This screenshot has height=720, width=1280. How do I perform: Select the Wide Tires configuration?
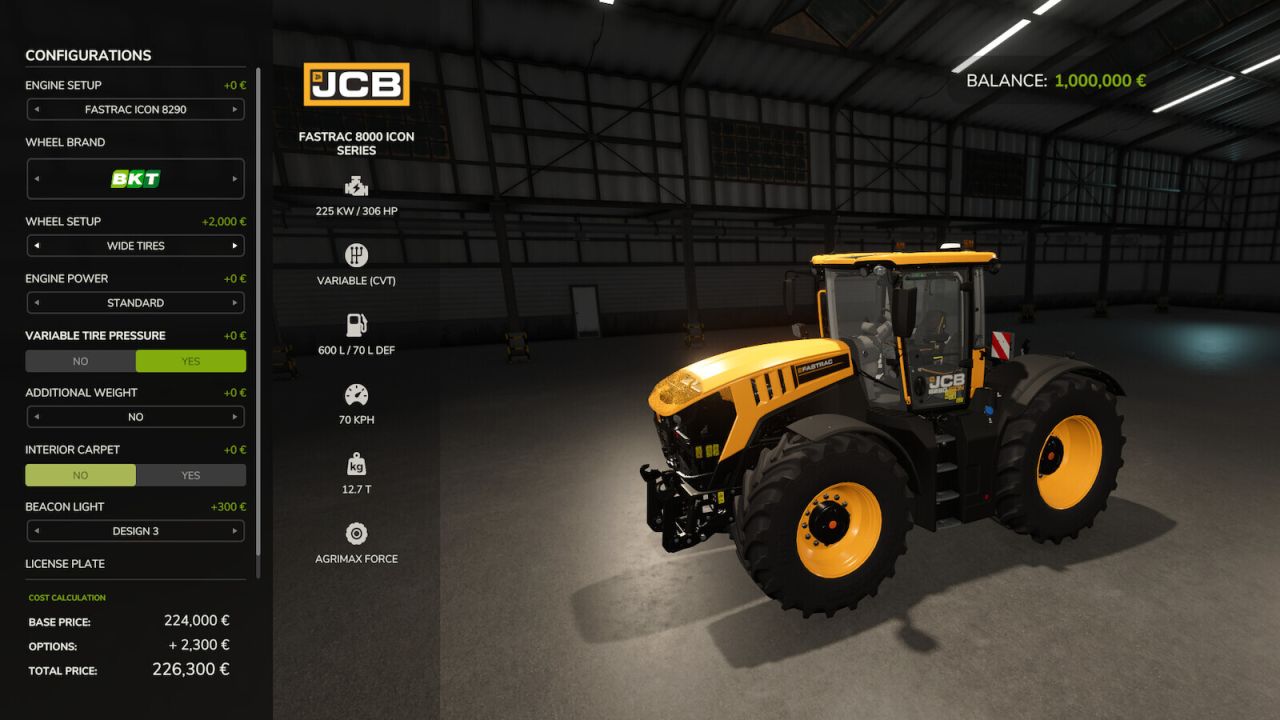point(135,245)
